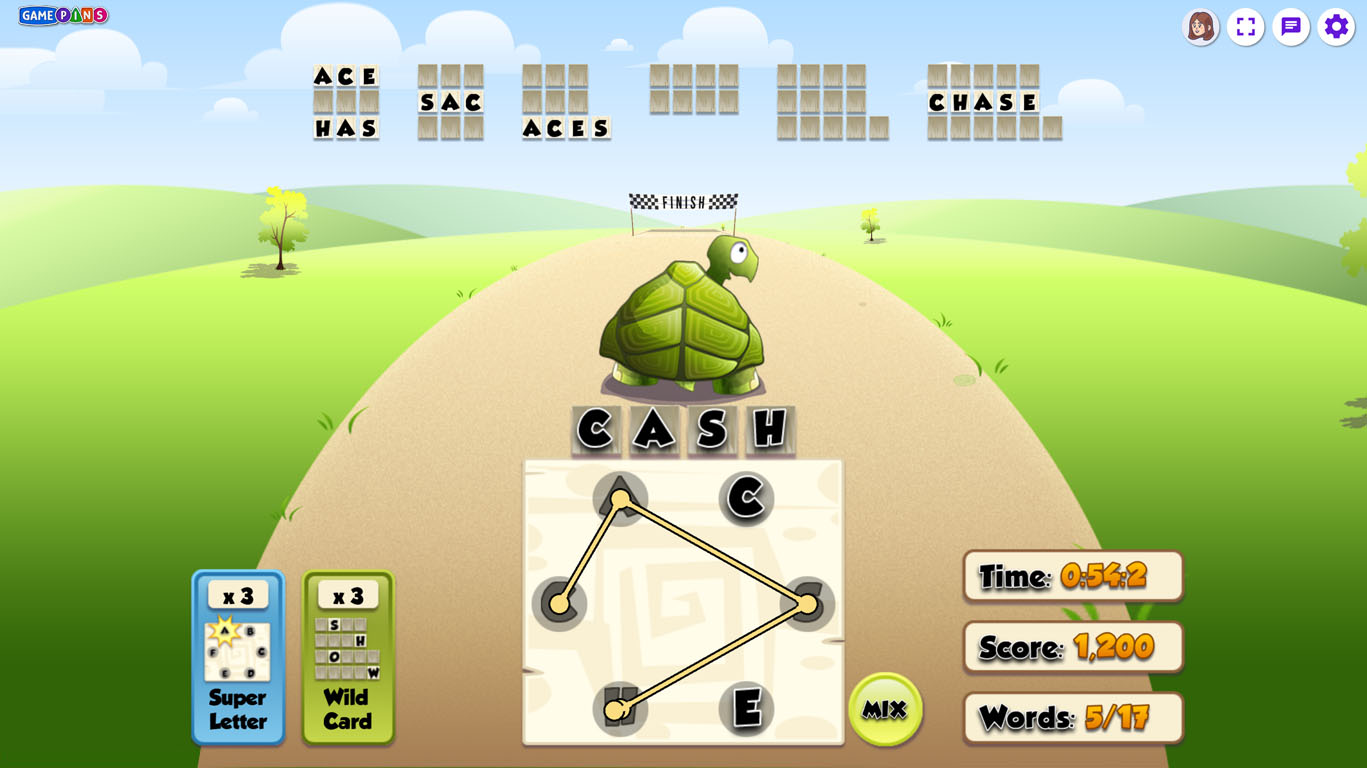Open the player avatar profile
Viewport: 1367px width, 768px height.
click(1200, 27)
